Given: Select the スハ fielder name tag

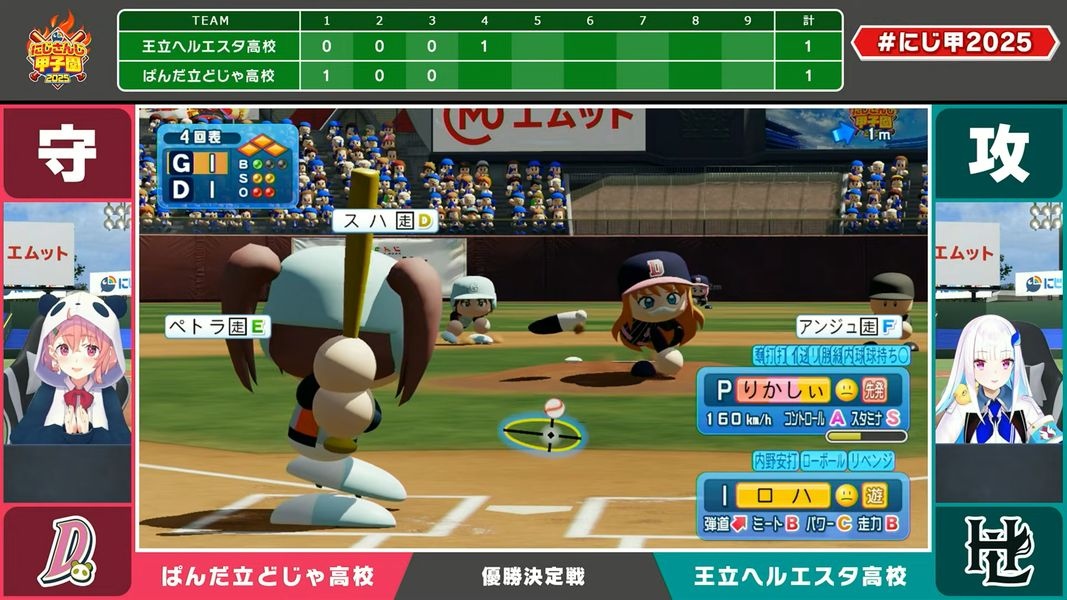Looking at the screenshot, I should coord(386,221).
